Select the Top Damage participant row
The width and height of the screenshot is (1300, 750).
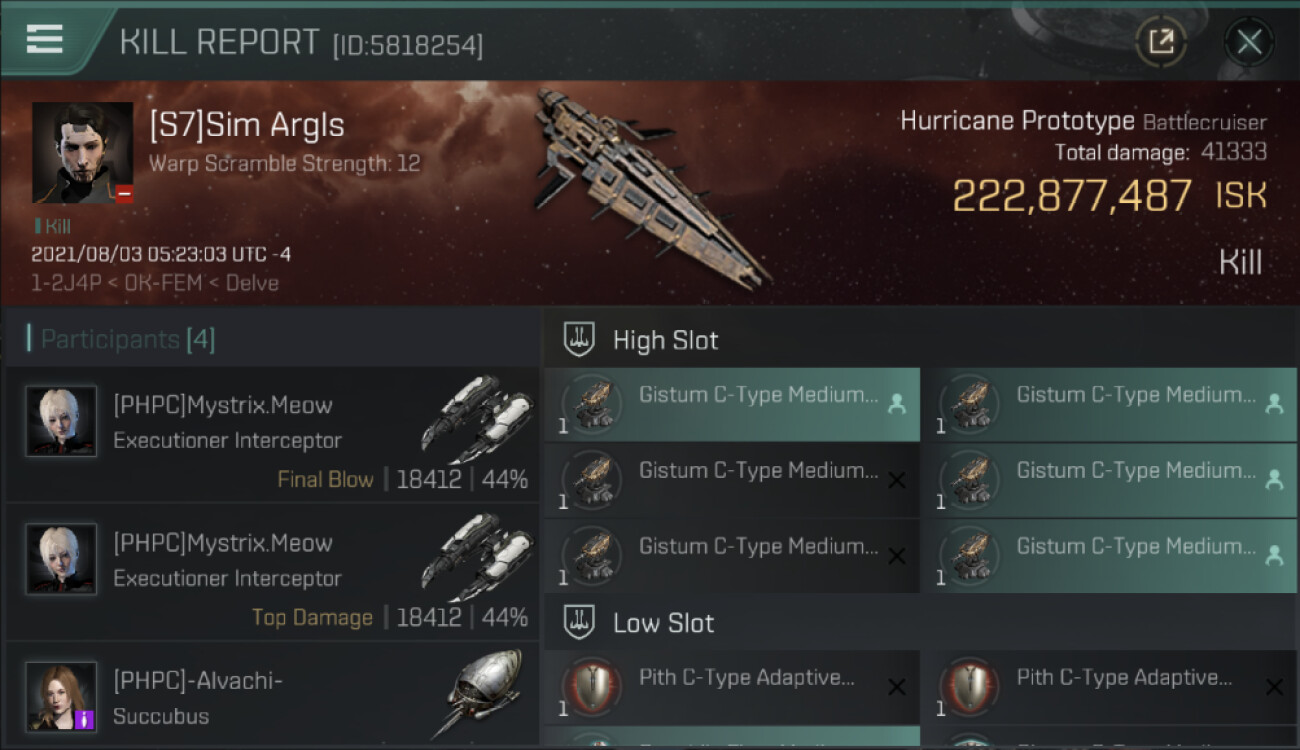click(272, 574)
